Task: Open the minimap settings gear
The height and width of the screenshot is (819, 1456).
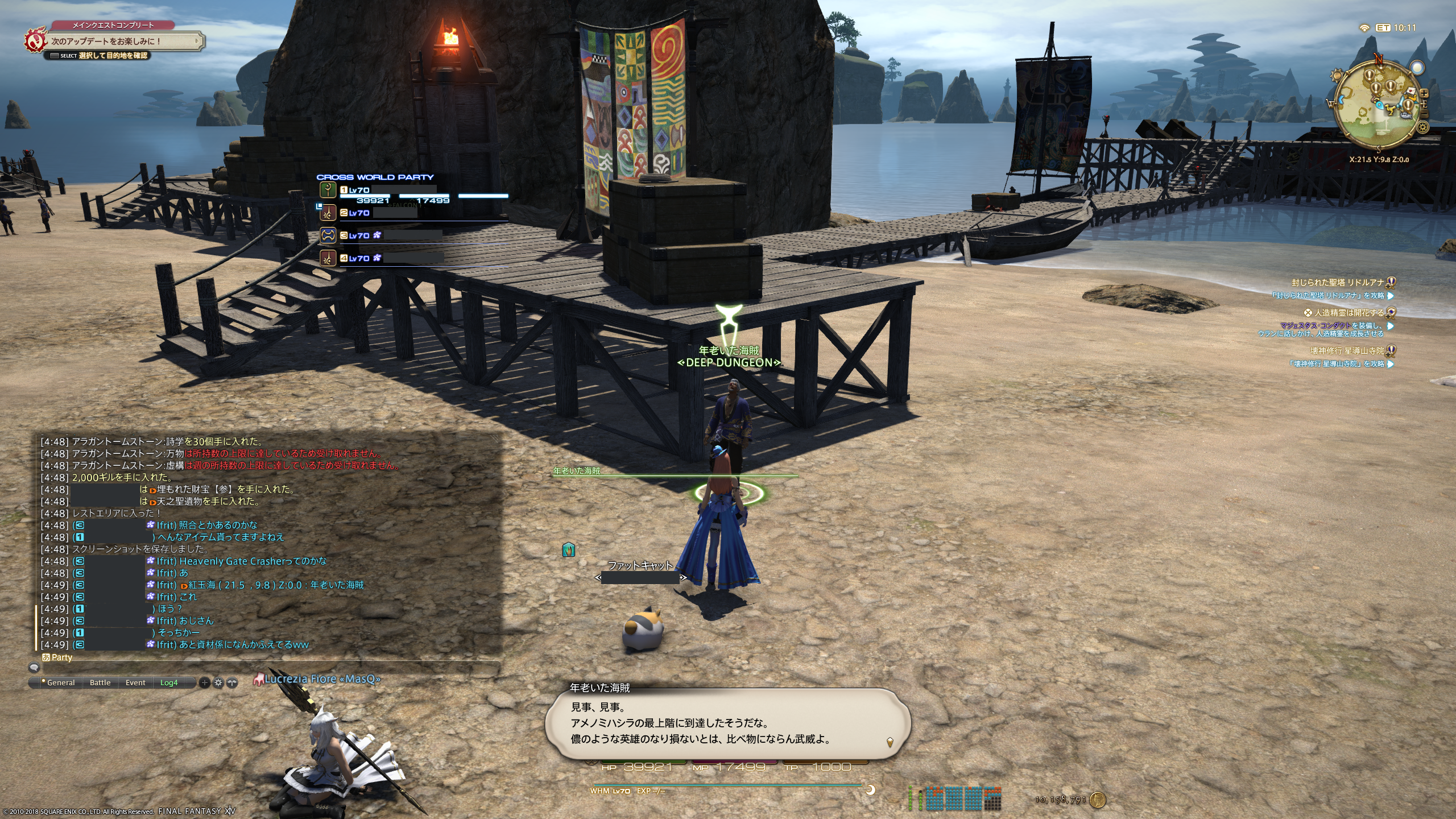Action: click(1424, 127)
